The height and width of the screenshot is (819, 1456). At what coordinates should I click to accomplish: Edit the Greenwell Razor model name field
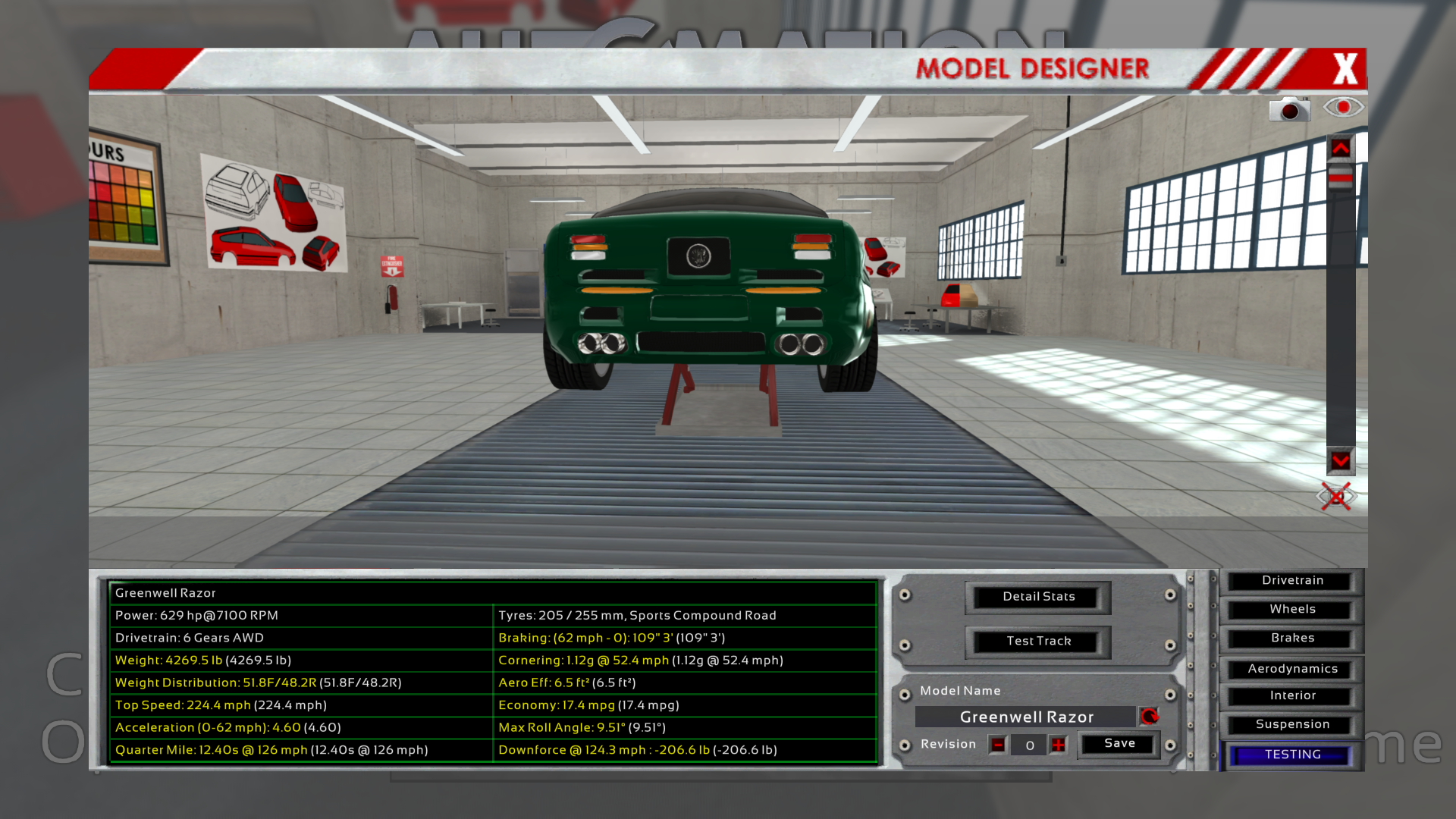click(x=1026, y=717)
